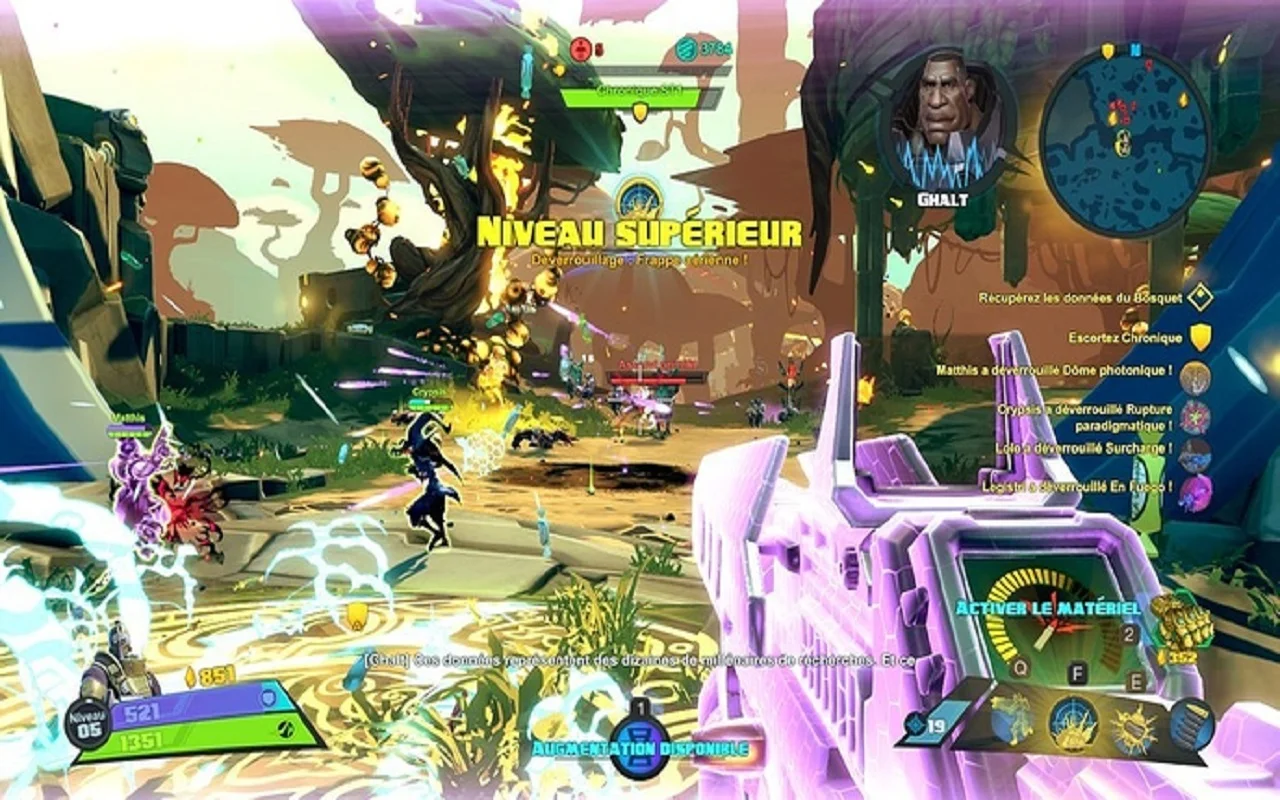The height and width of the screenshot is (800, 1280).
Task: Click the 'Niveau supérieur' level-up emblem
Action: point(639,197)
